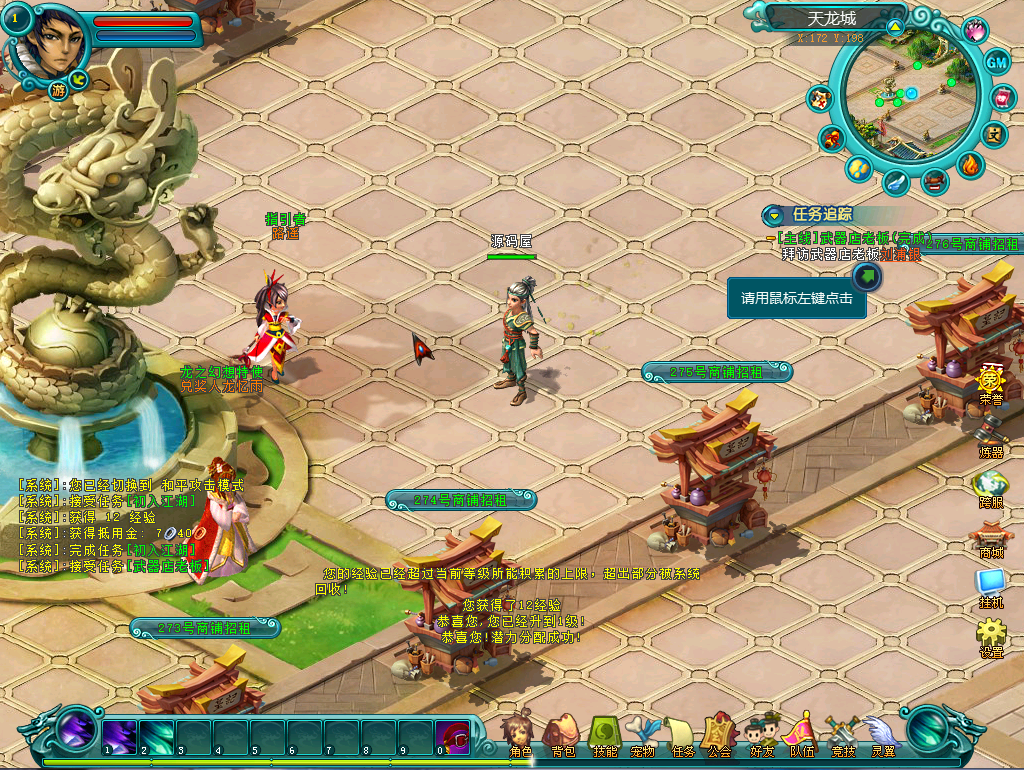
Task: Open the 公会 guild panel
Action: (719, 735)
